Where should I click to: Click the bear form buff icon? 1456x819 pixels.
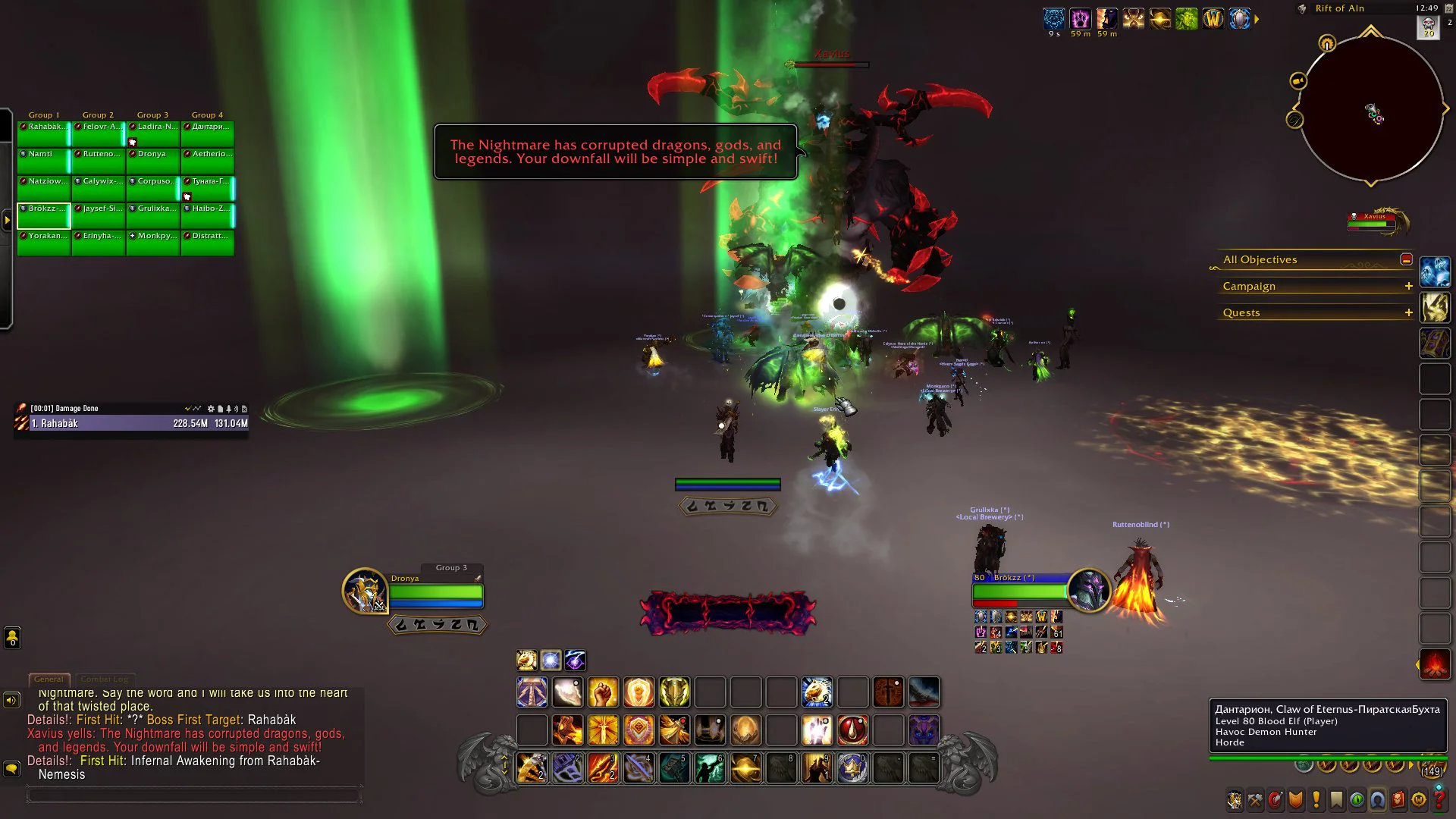pos(1053,17)
